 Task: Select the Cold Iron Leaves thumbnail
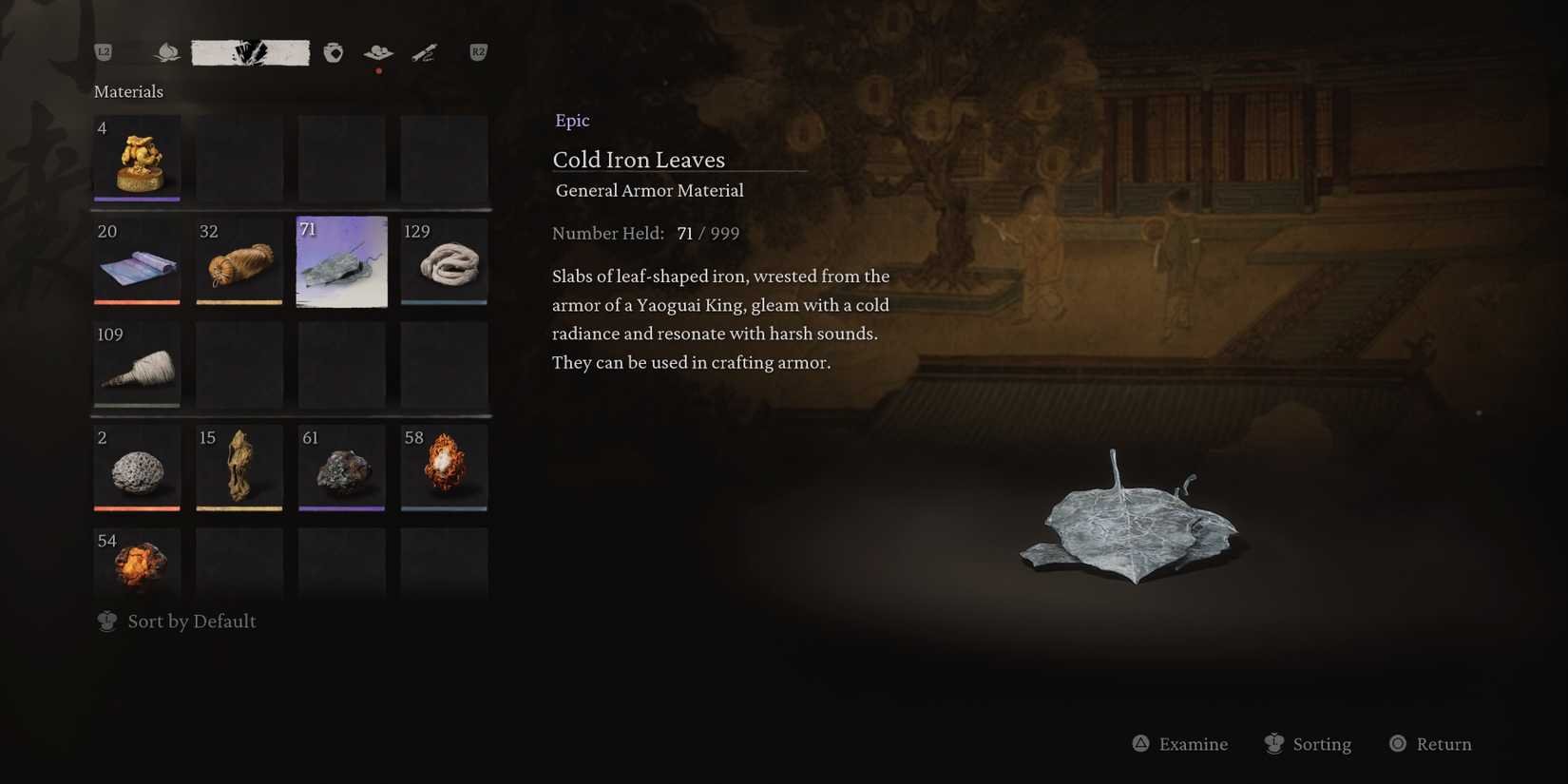[x=341, y=261]
